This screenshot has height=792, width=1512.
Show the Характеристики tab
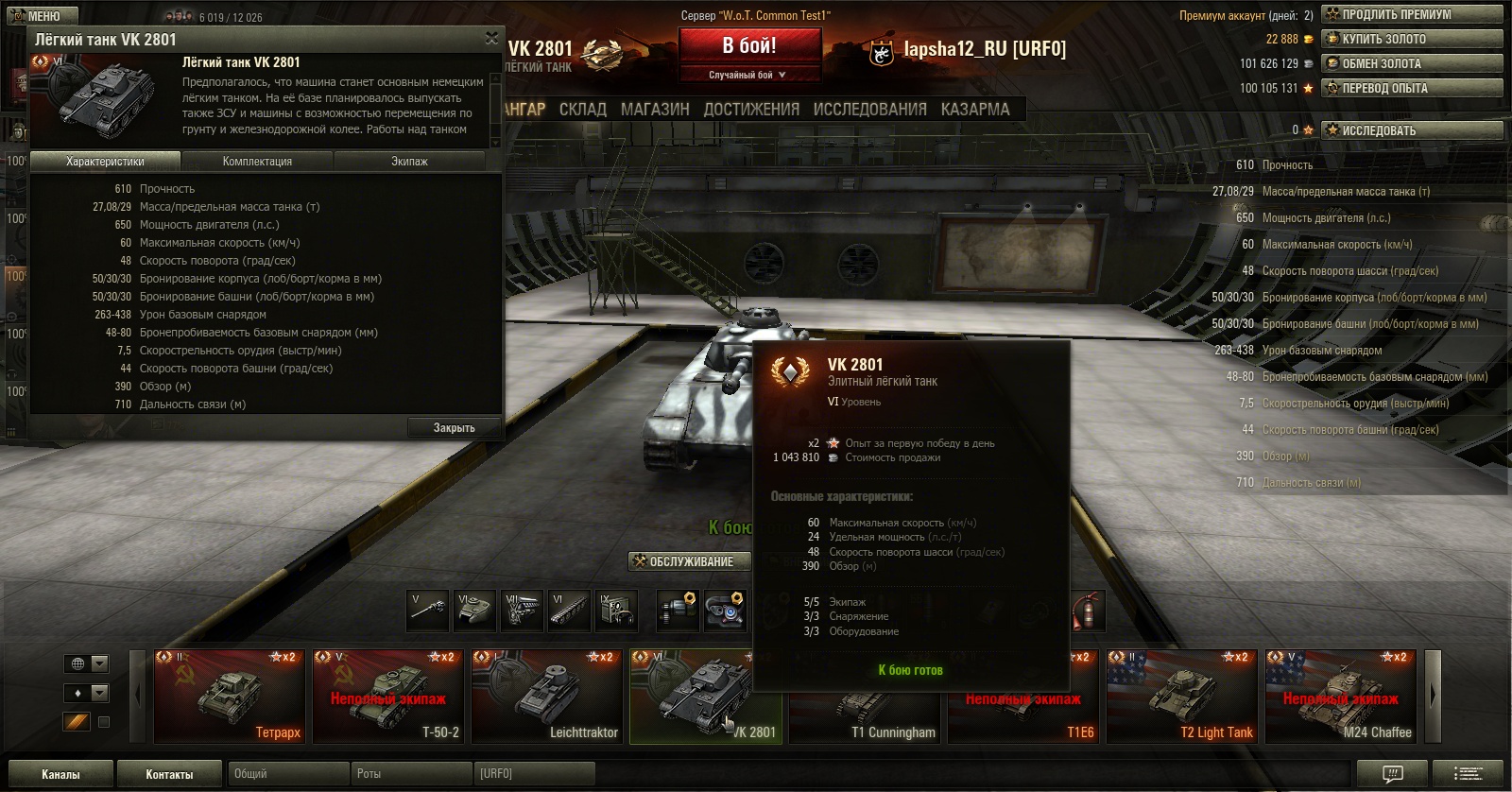coord(105,162)
